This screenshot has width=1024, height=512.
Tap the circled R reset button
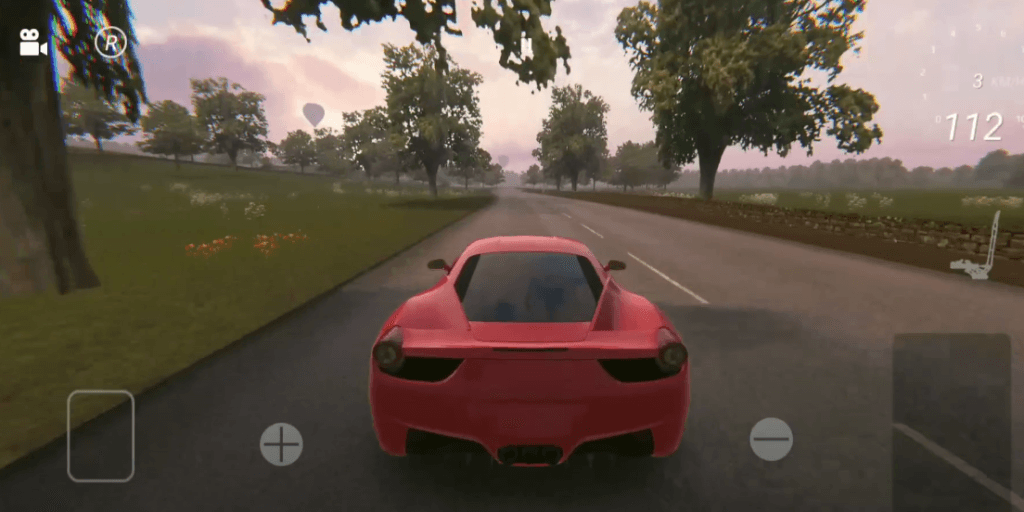tap(110, 43)
